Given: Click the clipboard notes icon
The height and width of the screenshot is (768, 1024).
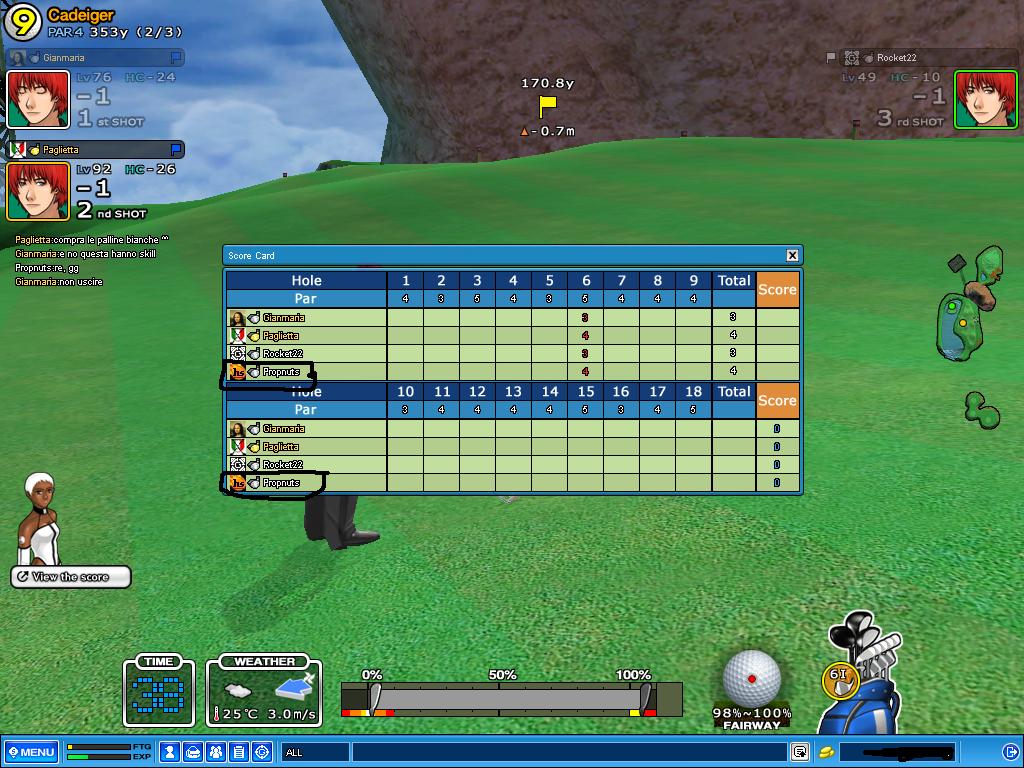Looking at the screenshot, I should pyautogui.click(x=239, y=752).
